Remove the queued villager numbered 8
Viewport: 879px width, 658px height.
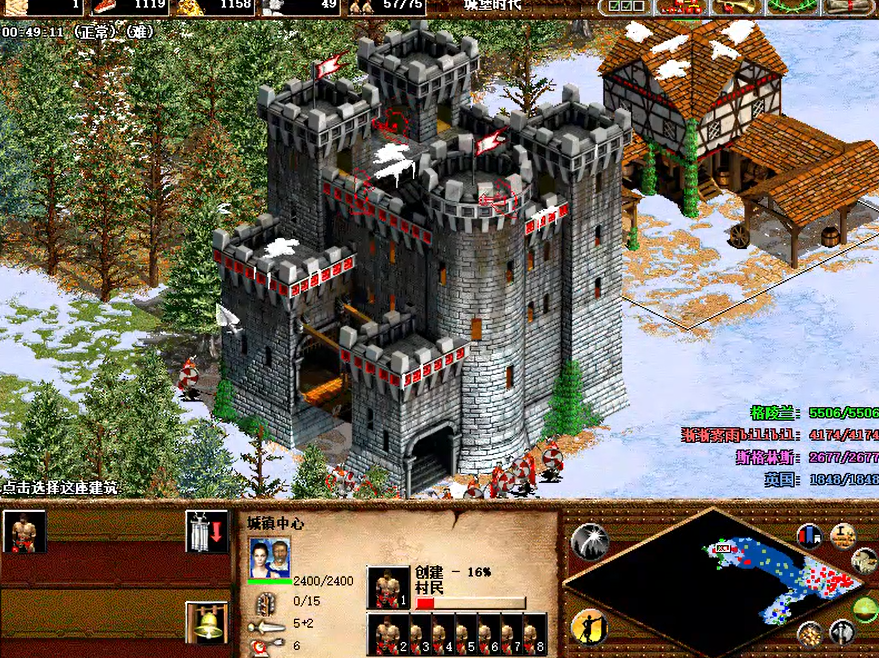click(x=535, y=634)
